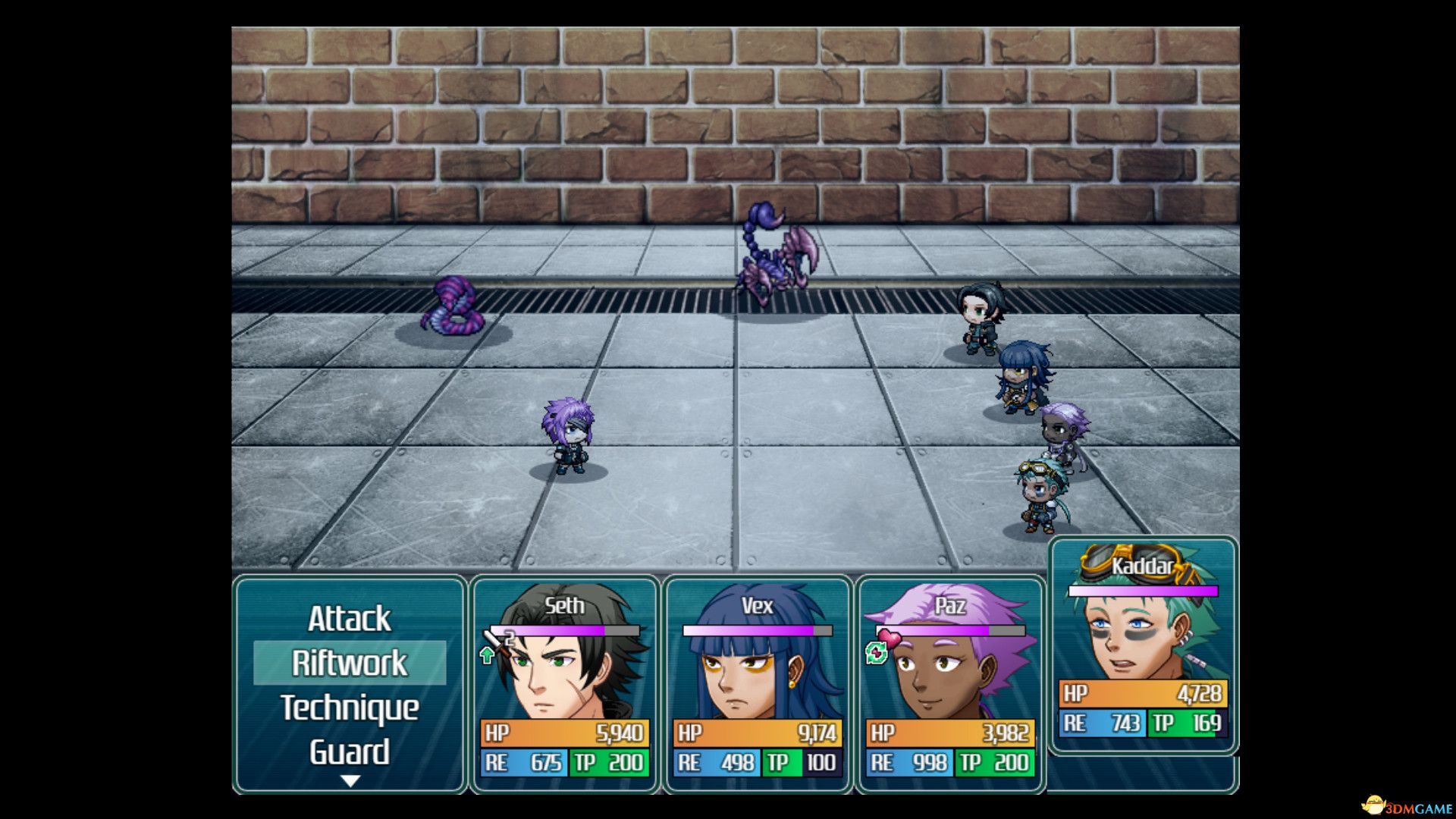
Task: Select Kaddar's party status panel
Action: click(1143, 645)
